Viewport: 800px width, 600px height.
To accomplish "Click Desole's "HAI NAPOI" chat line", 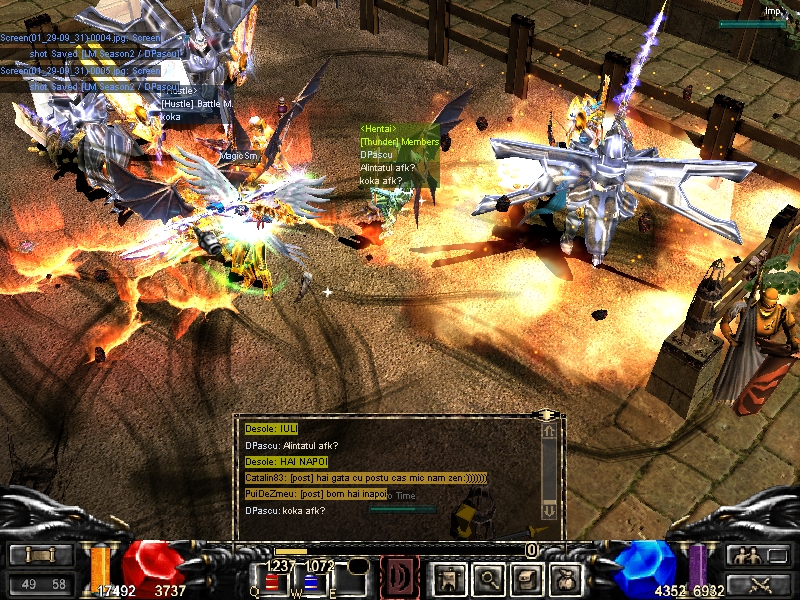I will pos(285,462).
